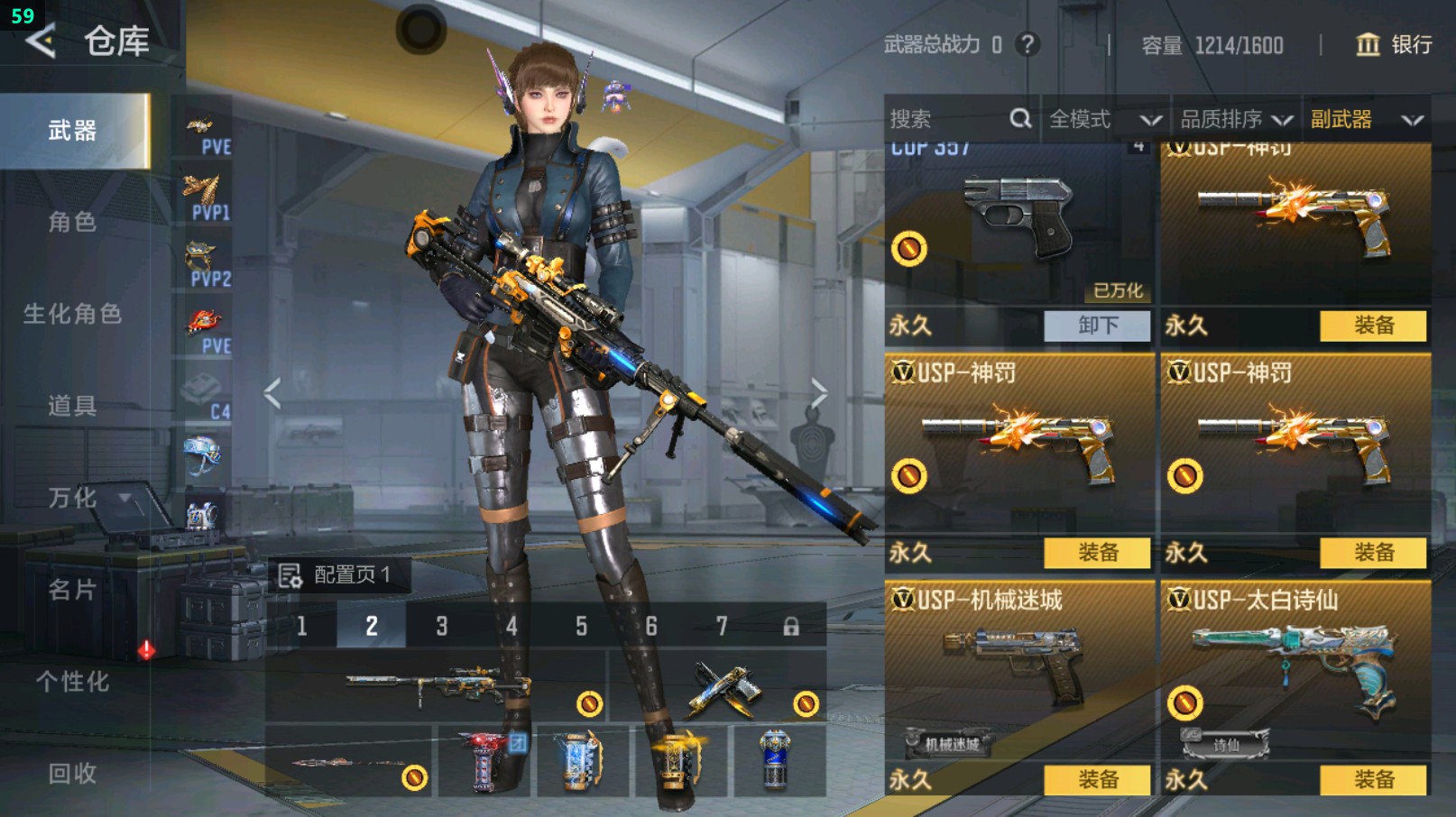1456x817 pixels.
Task: Open the 回收 recycle section
Action: [72, 774]
